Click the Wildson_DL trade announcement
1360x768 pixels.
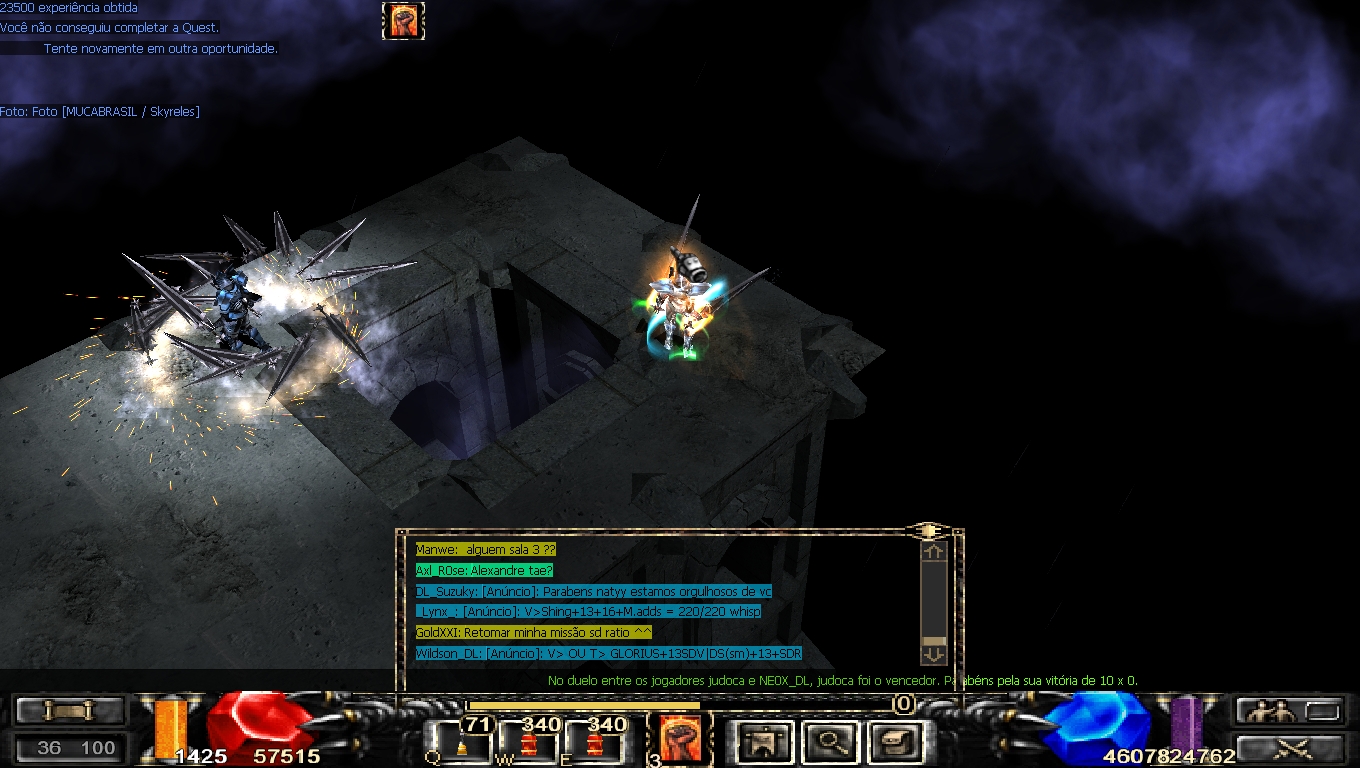pos(608,654)
